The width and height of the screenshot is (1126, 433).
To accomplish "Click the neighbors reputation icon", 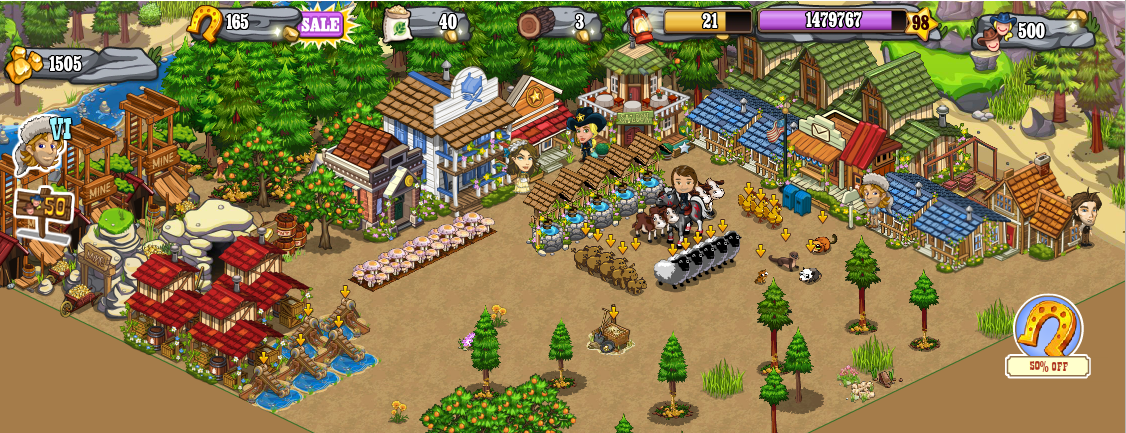I will [992, 33].
